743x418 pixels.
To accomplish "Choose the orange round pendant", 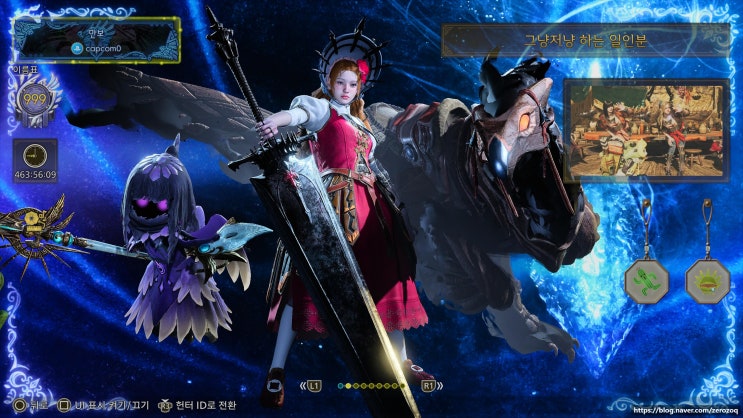I will click(706, 281).
